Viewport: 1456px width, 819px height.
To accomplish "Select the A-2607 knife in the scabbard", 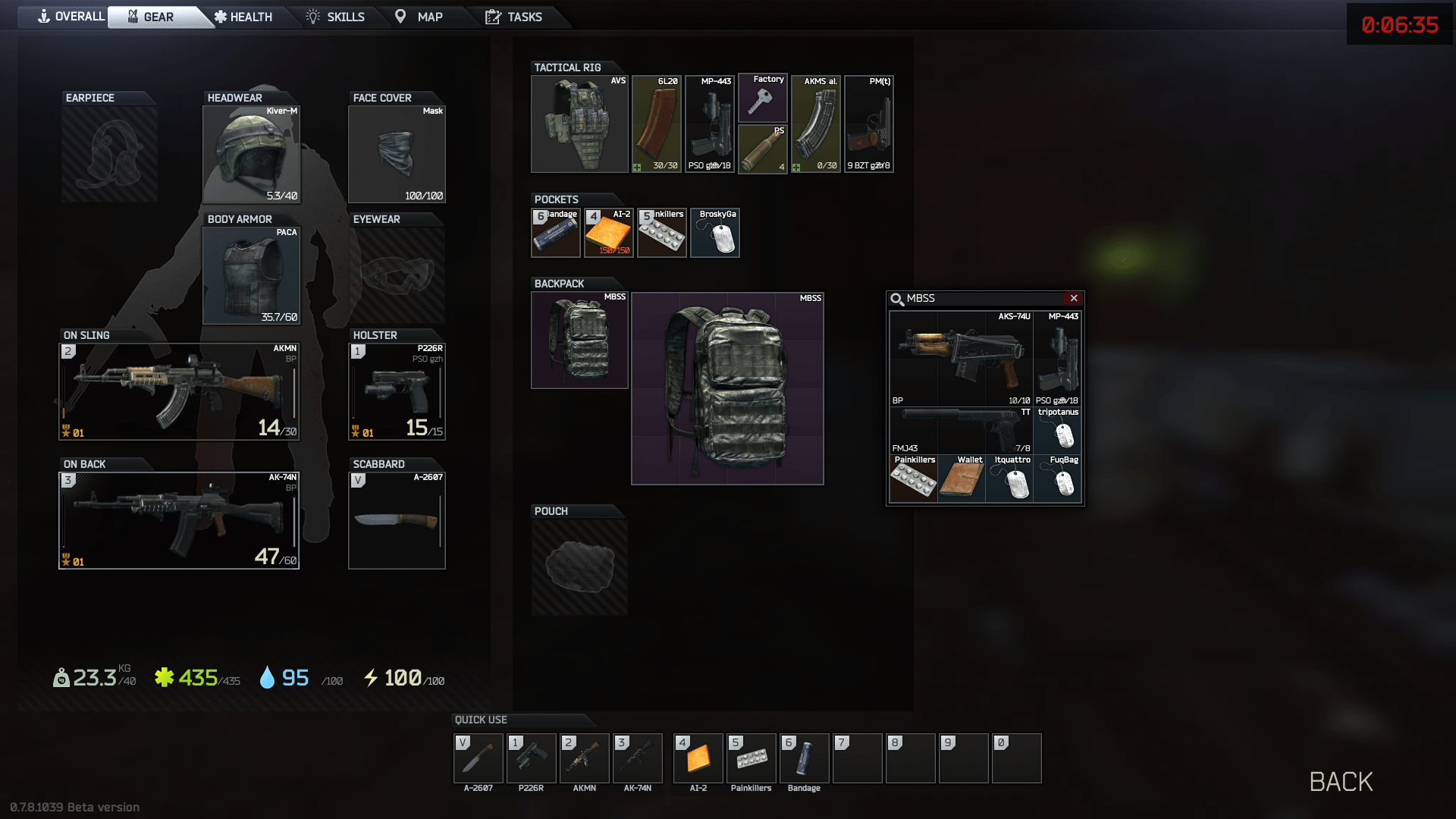I will (397, 519).
